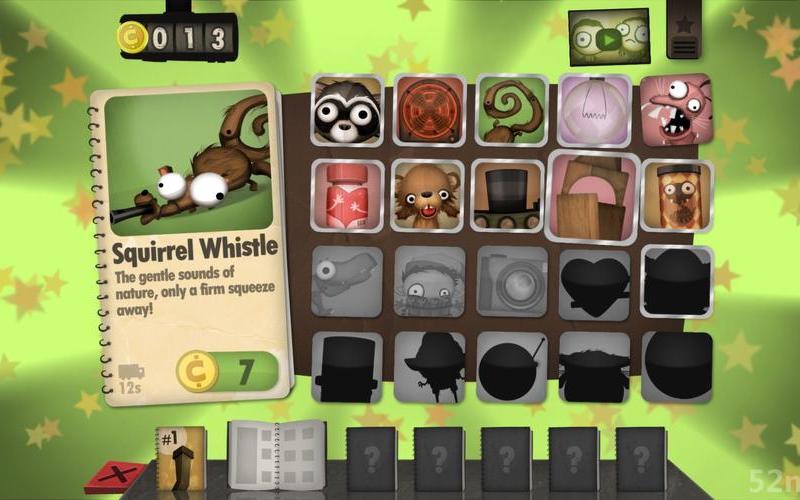Pick the top hat train item
The height and width of the screenshot is (500, 800).
pyautogui.click(x=508, y=196)
